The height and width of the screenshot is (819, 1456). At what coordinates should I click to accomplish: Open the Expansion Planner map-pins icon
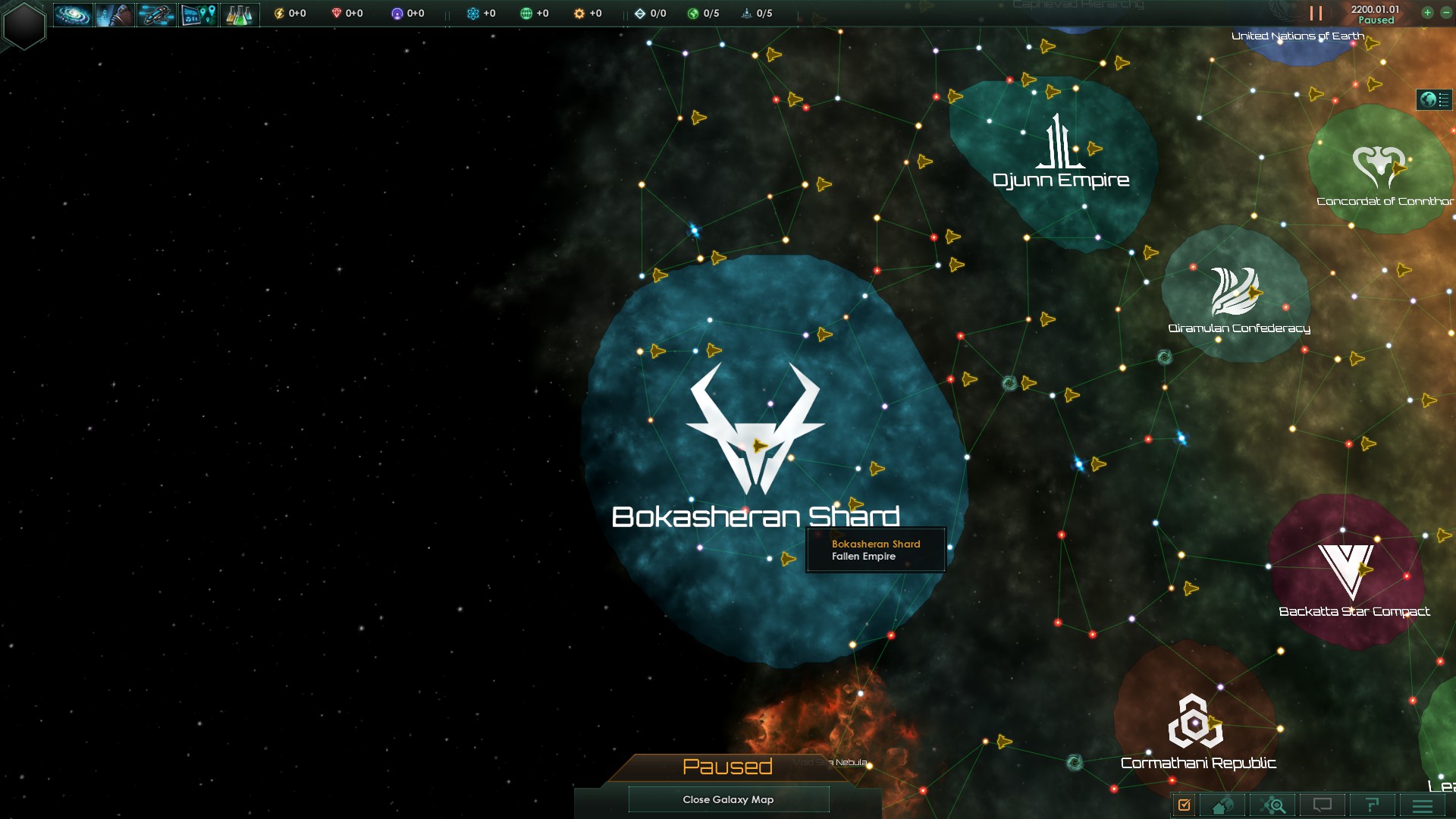point(198,14)
